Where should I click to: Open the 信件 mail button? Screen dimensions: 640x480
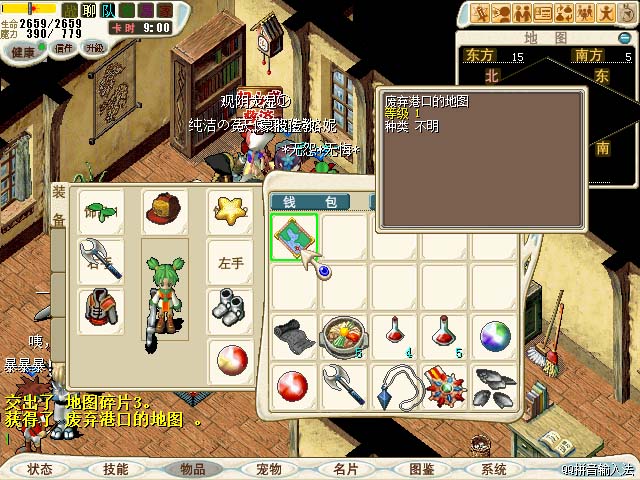[x=63, y=48]
